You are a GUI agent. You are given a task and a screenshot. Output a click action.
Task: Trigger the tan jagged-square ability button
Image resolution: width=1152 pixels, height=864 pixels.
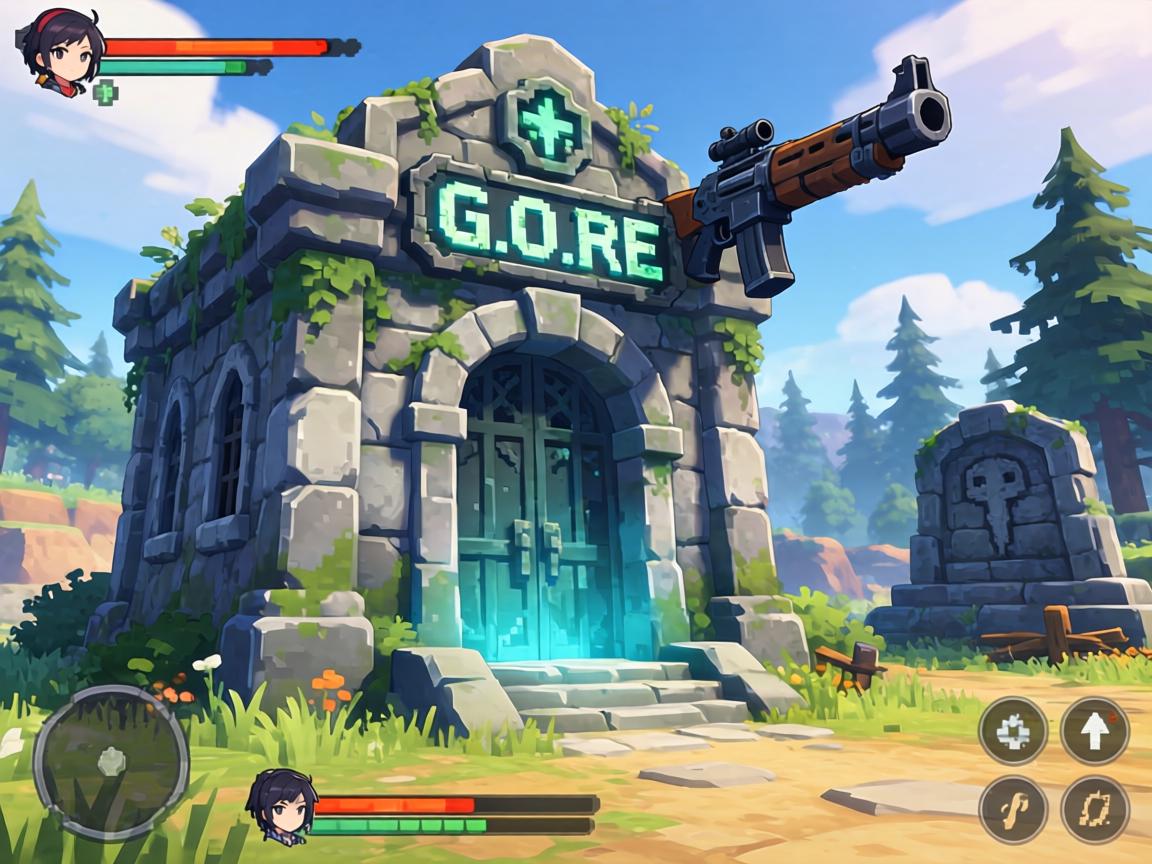[x=1095, y=809]
